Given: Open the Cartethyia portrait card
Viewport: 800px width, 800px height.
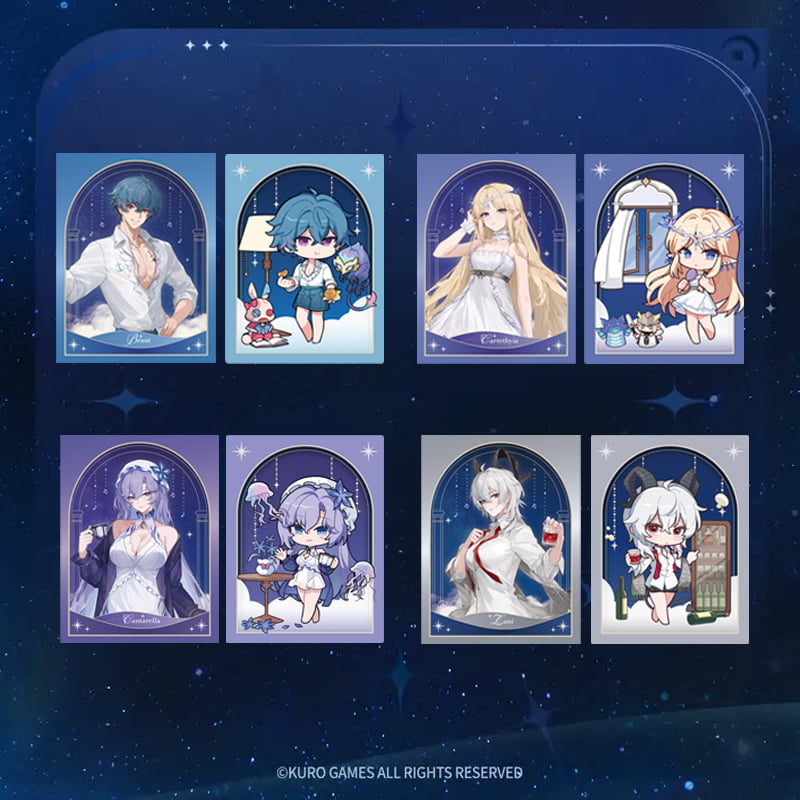Looking at the screenshot, I should point(496,257).
